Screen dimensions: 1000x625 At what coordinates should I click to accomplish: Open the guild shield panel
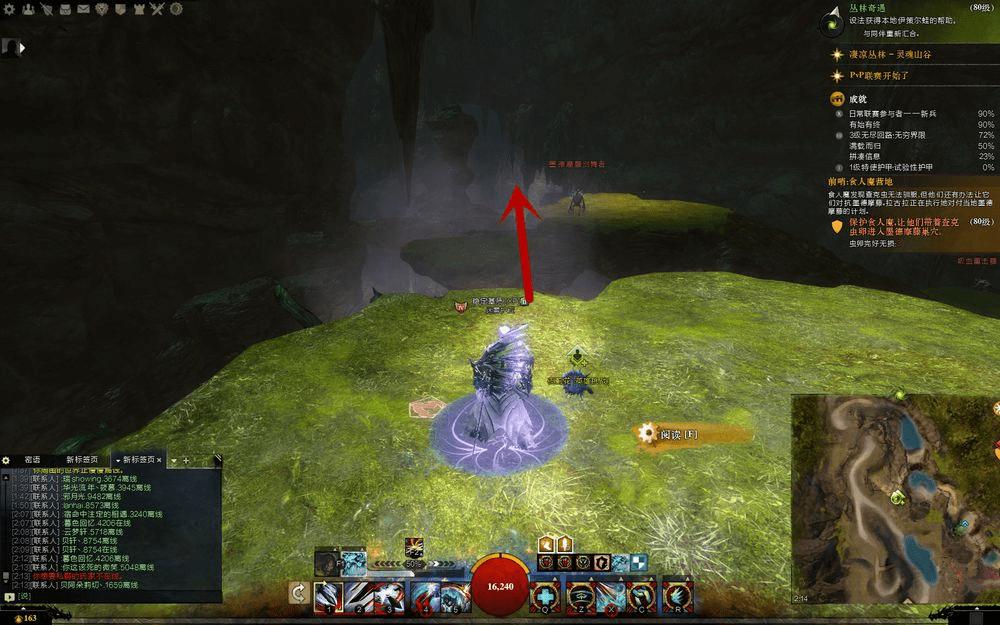point(122,9)
